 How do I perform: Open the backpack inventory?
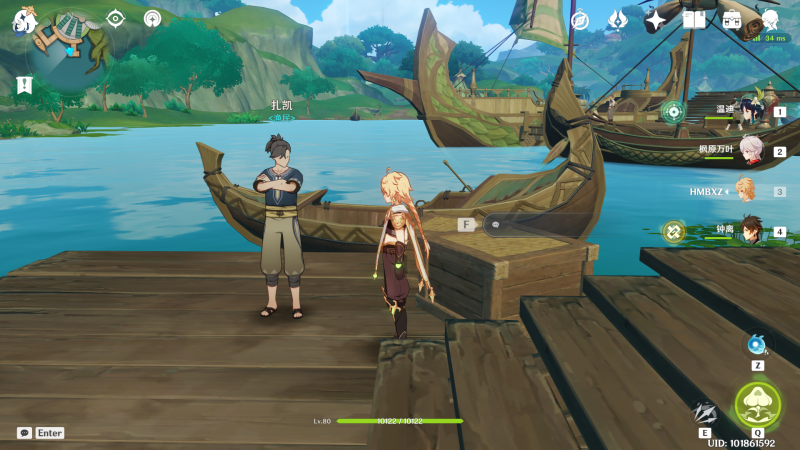[733, 20]
